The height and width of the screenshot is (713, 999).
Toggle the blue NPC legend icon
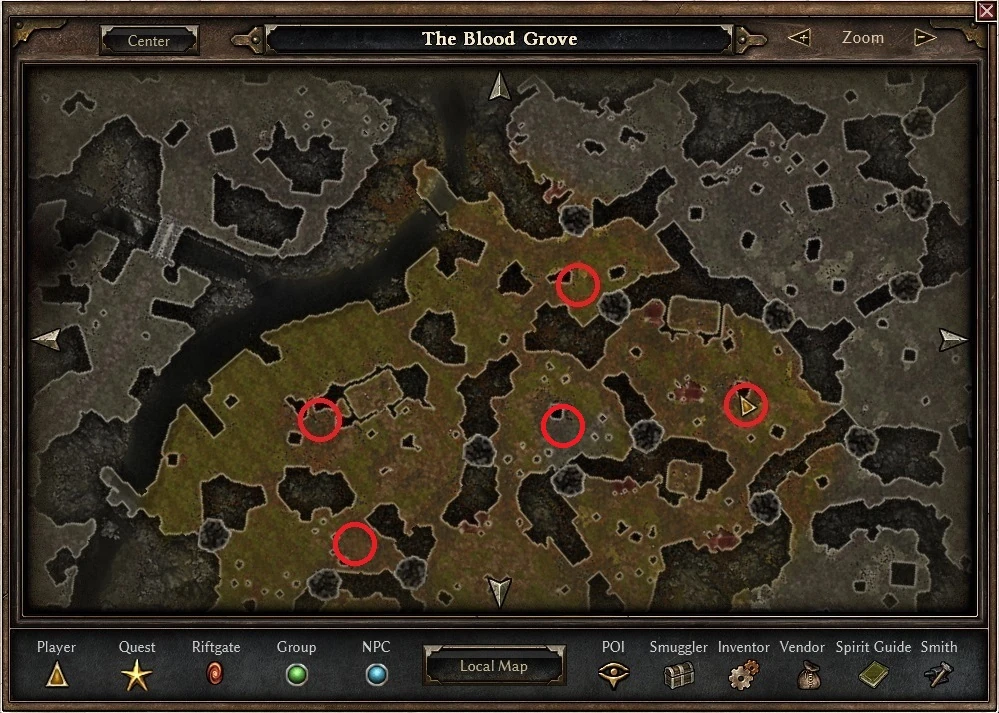coord(376,675)
